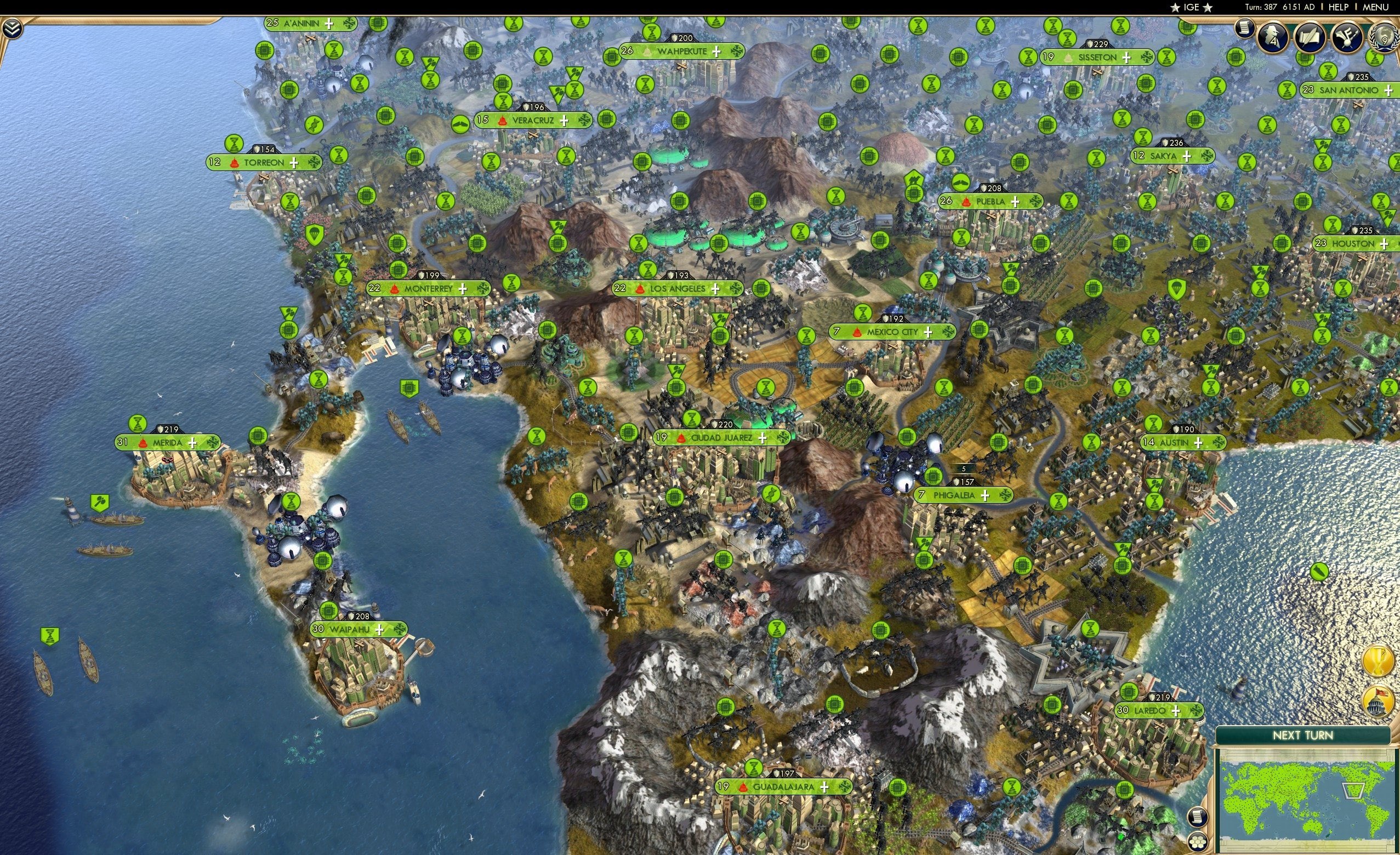1400x855 pixels.
Task: Expand Mexico City's banner with its plus button
Action: 929,333
